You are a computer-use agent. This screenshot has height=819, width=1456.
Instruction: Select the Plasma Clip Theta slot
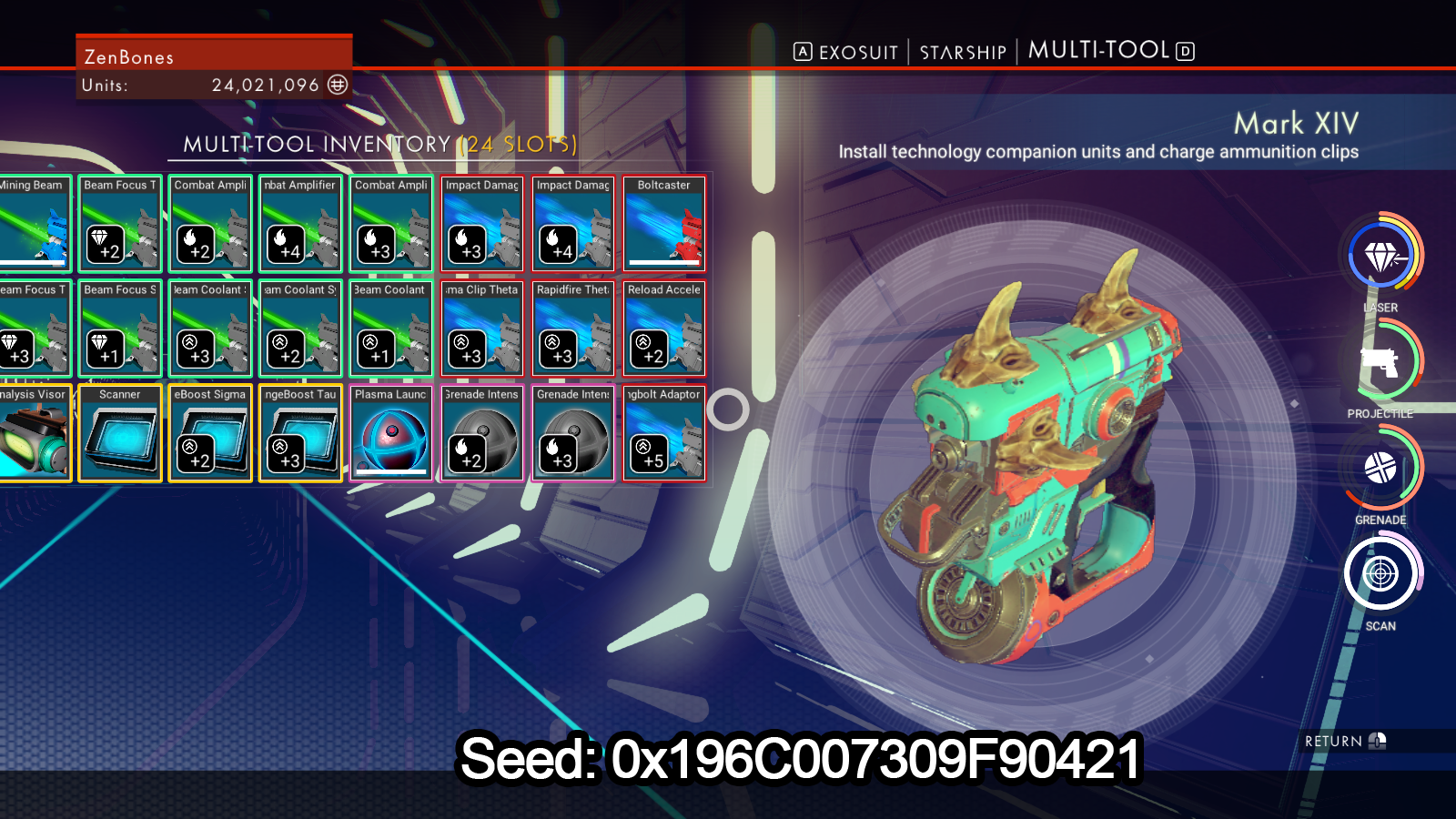(482, 329)
